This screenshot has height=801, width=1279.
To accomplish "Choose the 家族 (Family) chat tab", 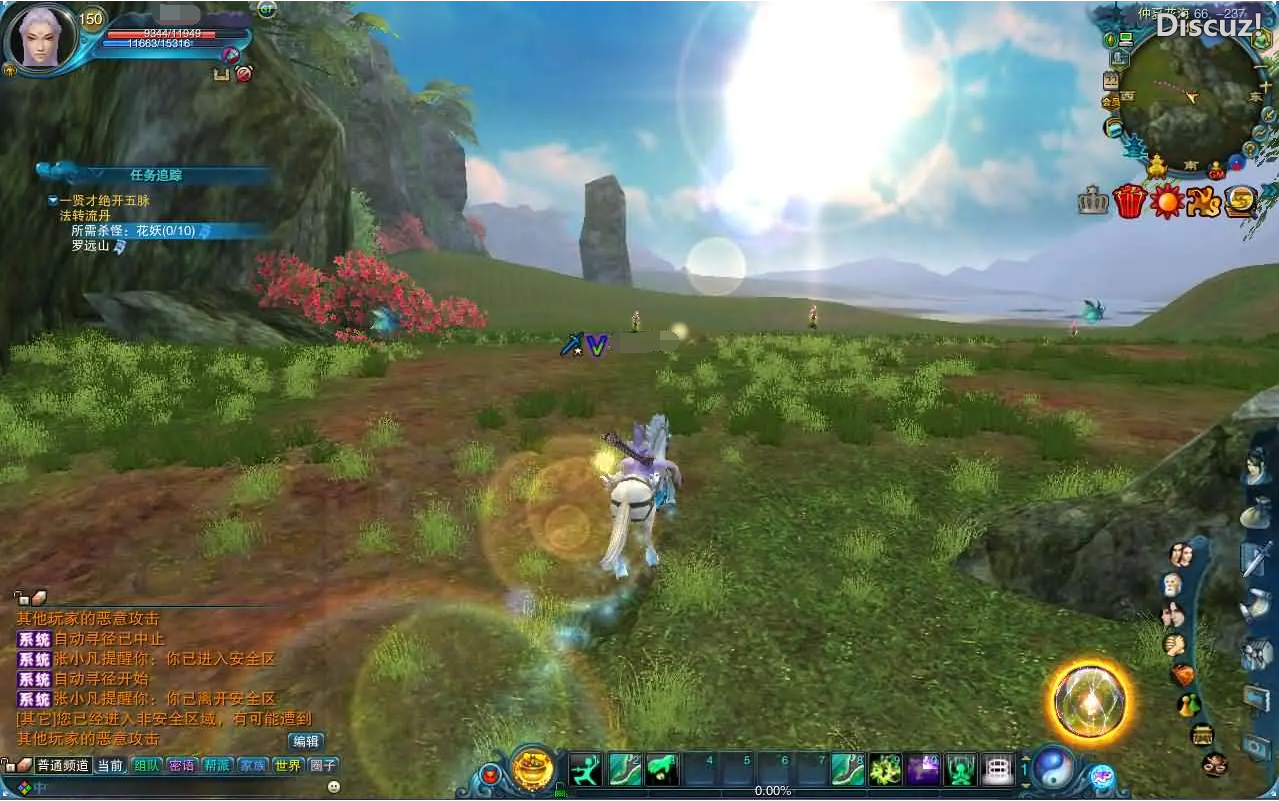I will tap(252, 766).
